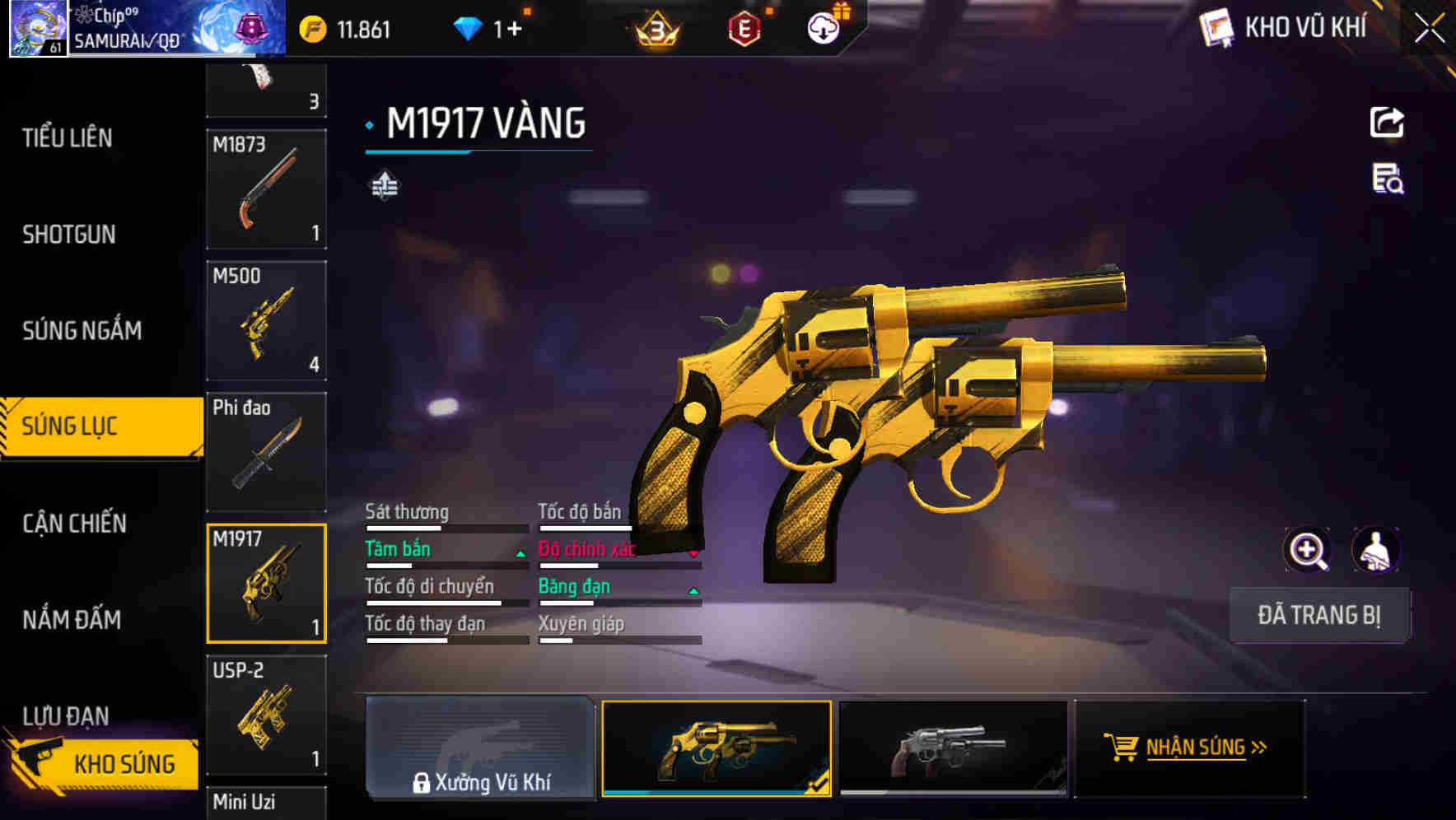The width and height of the screenshot is (1456, 820).
Task: Open share options for M1917 Vàng
Action: [1386, 121]
